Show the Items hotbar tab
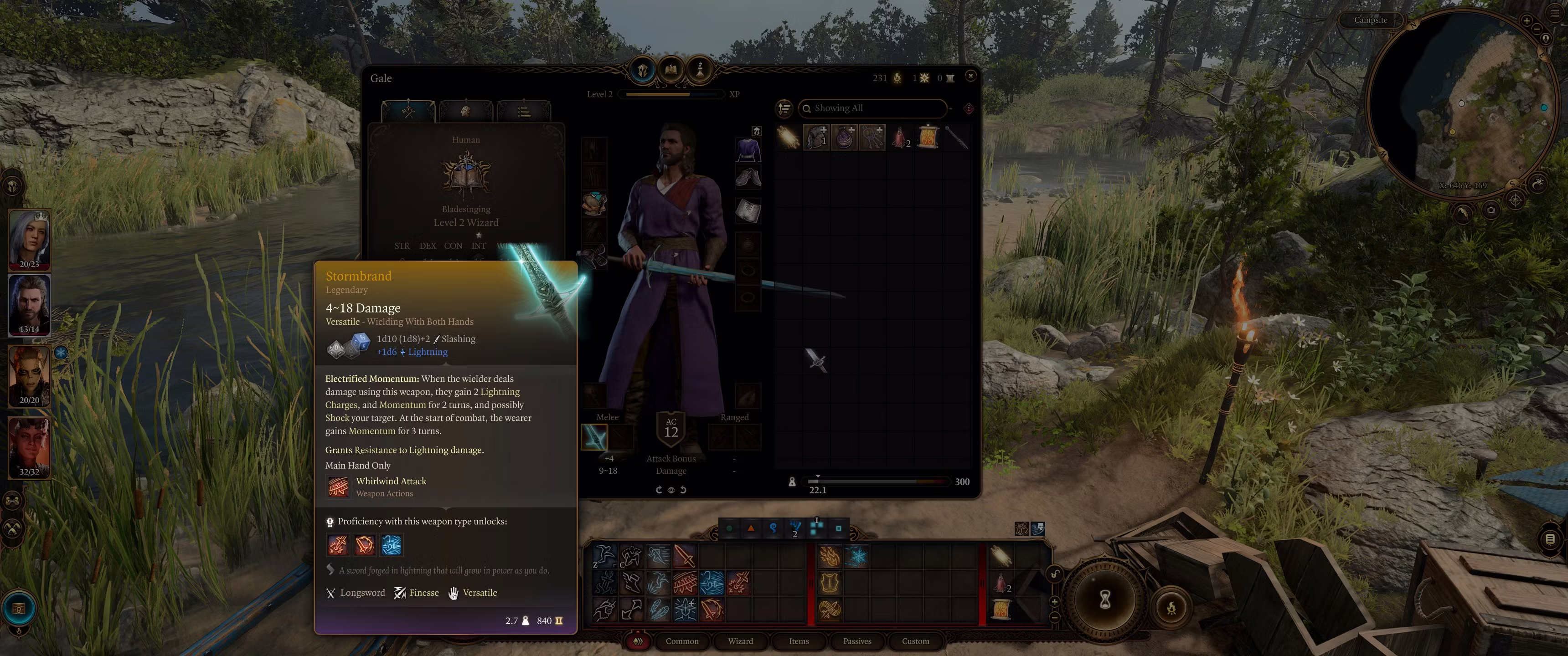 tap(799, 641)
